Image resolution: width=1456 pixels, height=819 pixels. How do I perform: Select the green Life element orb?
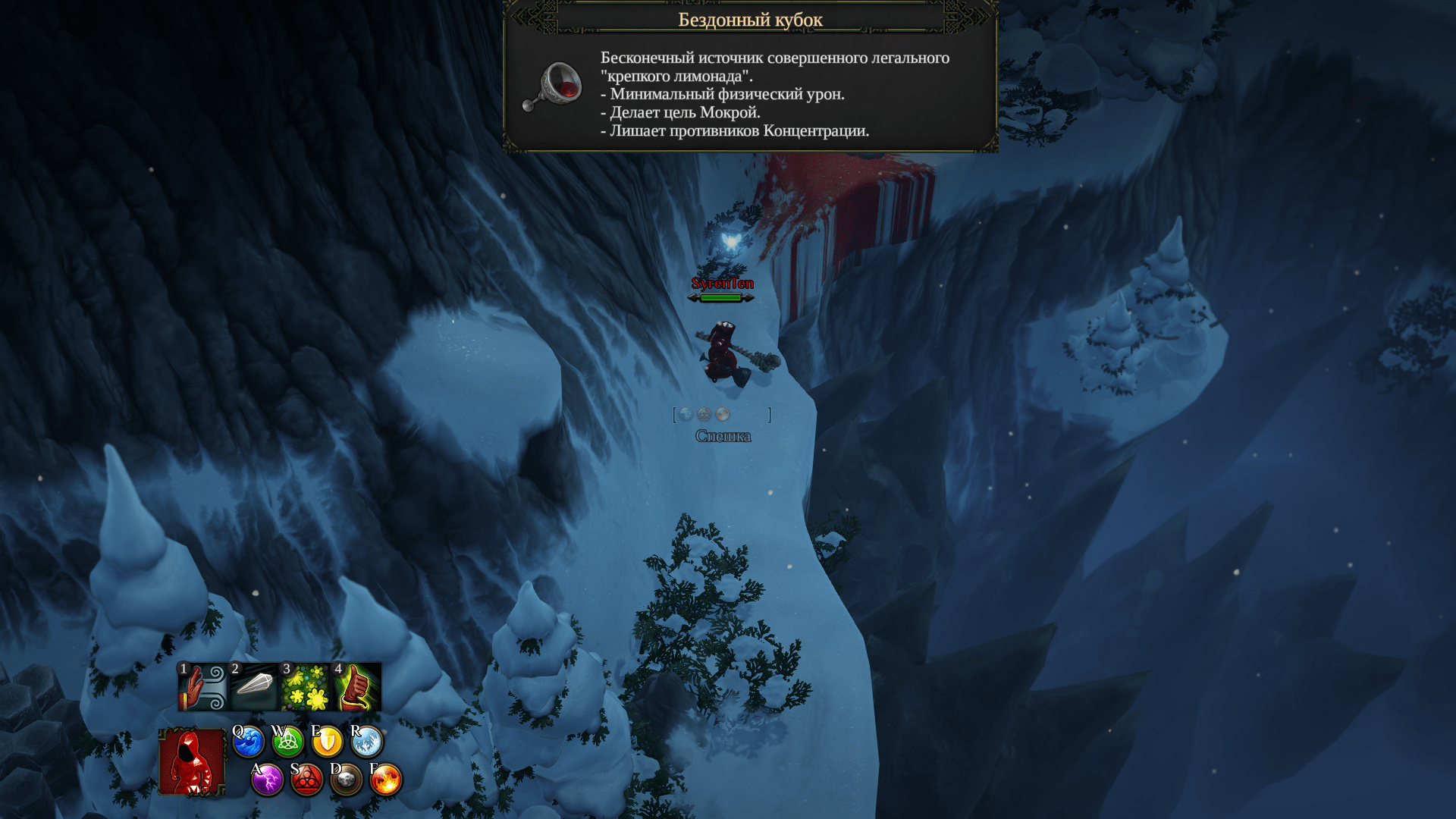point(287,742)
